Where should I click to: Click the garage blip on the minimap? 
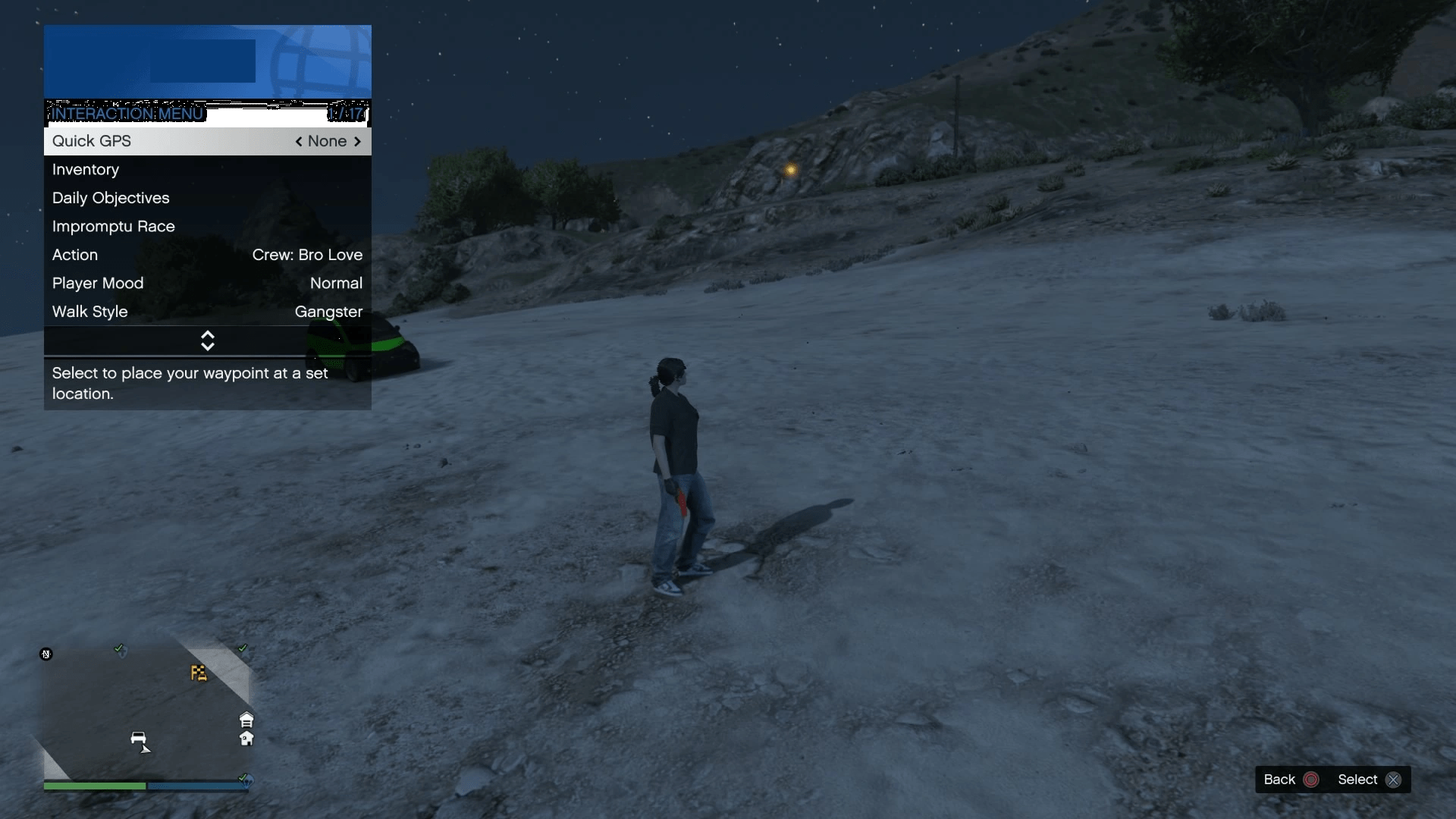tap(246, 720)
